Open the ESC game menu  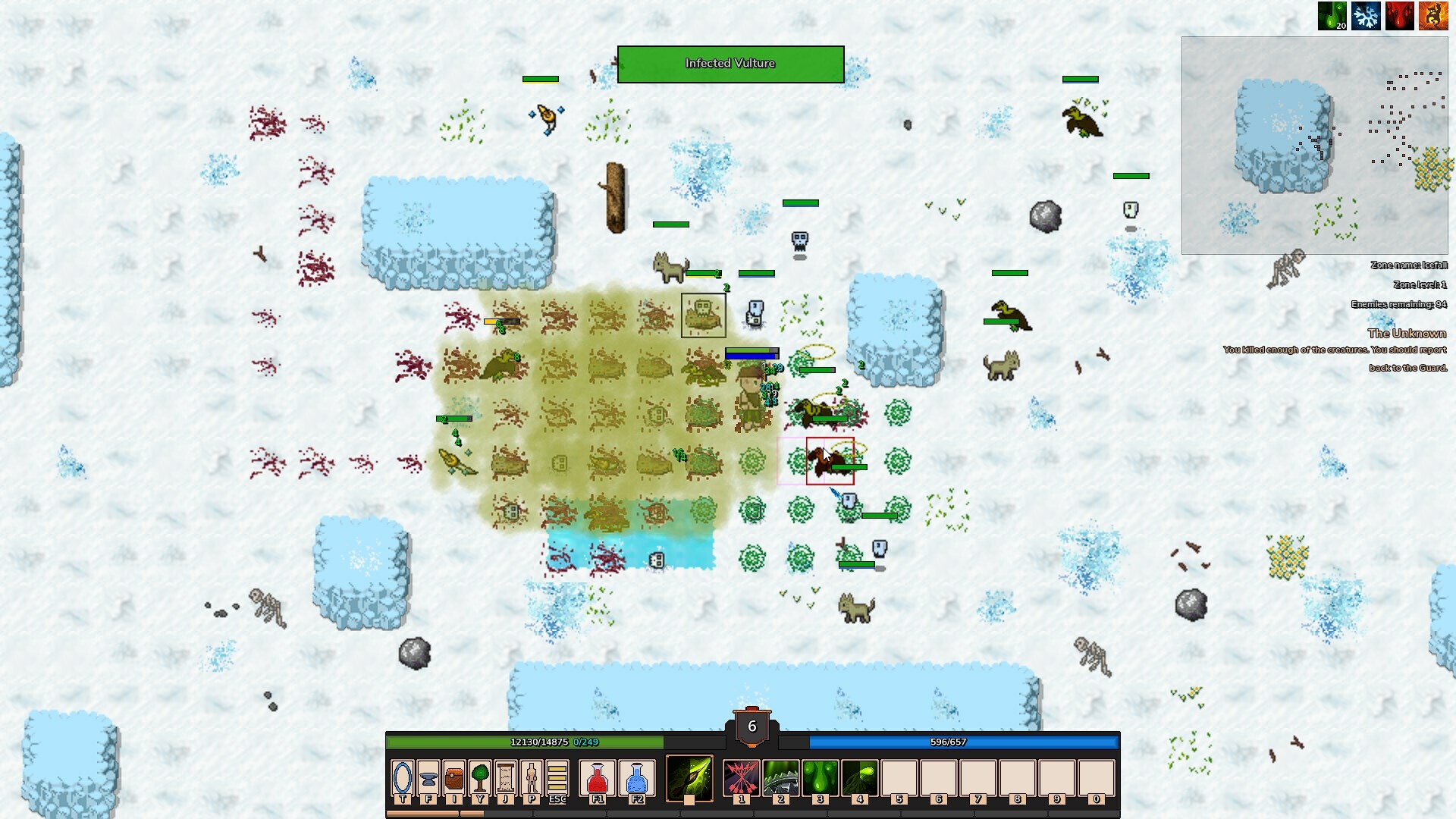556,777
